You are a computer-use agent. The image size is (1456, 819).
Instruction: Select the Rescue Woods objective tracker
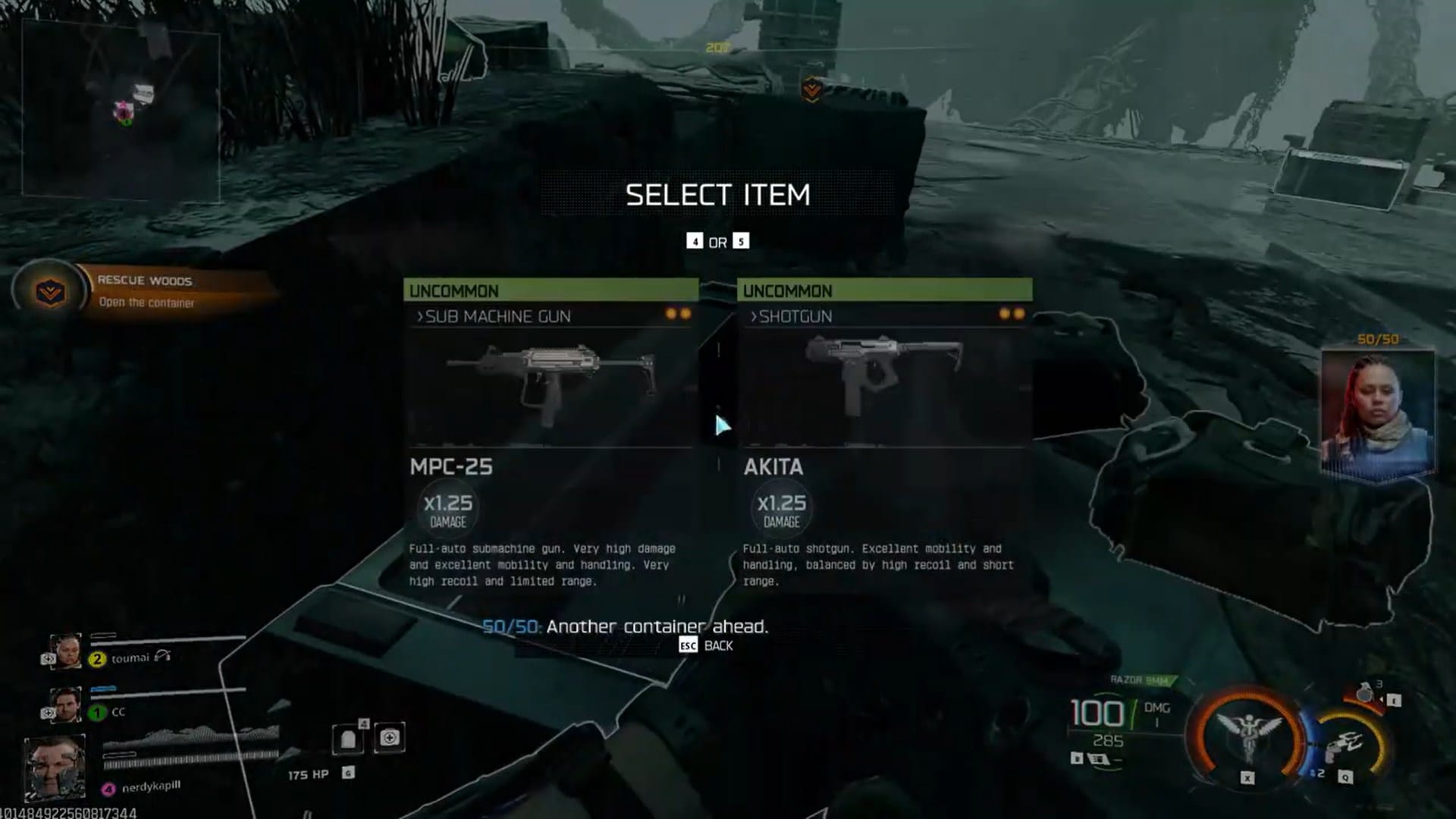[144, 291]
